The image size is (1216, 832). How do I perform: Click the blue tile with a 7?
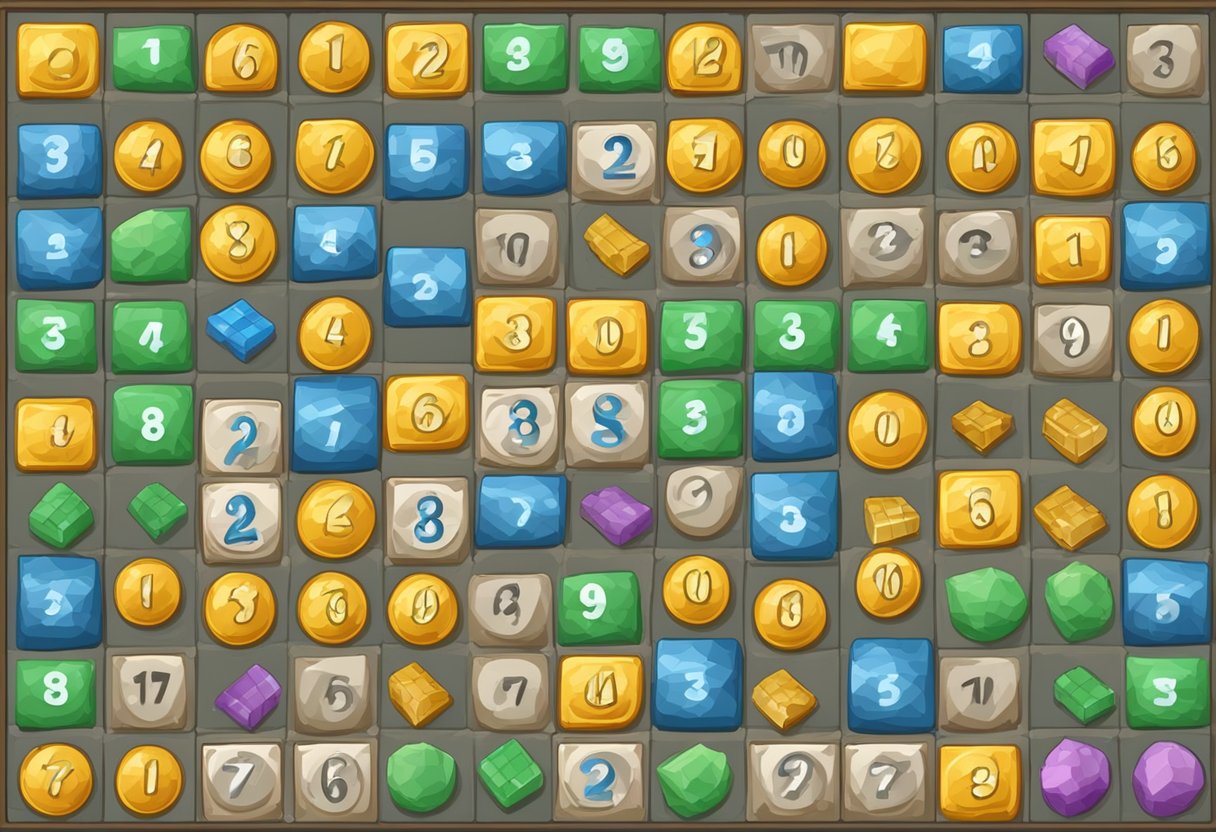pos(520,511)
